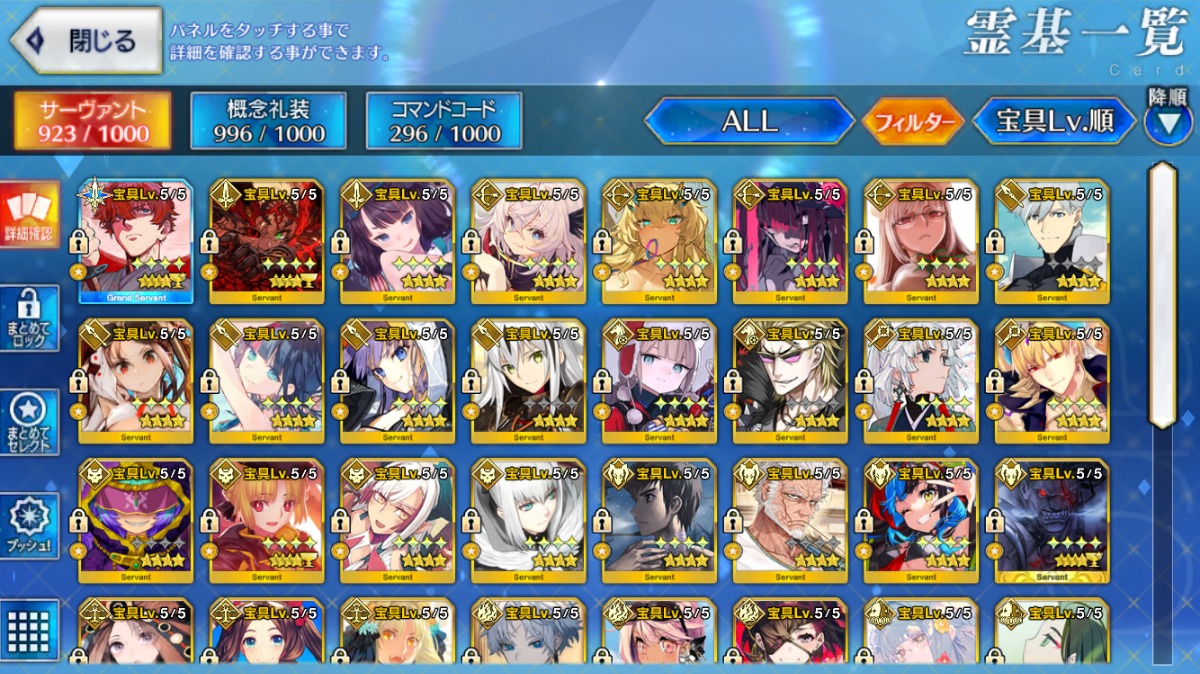Open the 概念礼装 tab
The height and width of the screenshot is (674, 1200).
tap(268, 121)
